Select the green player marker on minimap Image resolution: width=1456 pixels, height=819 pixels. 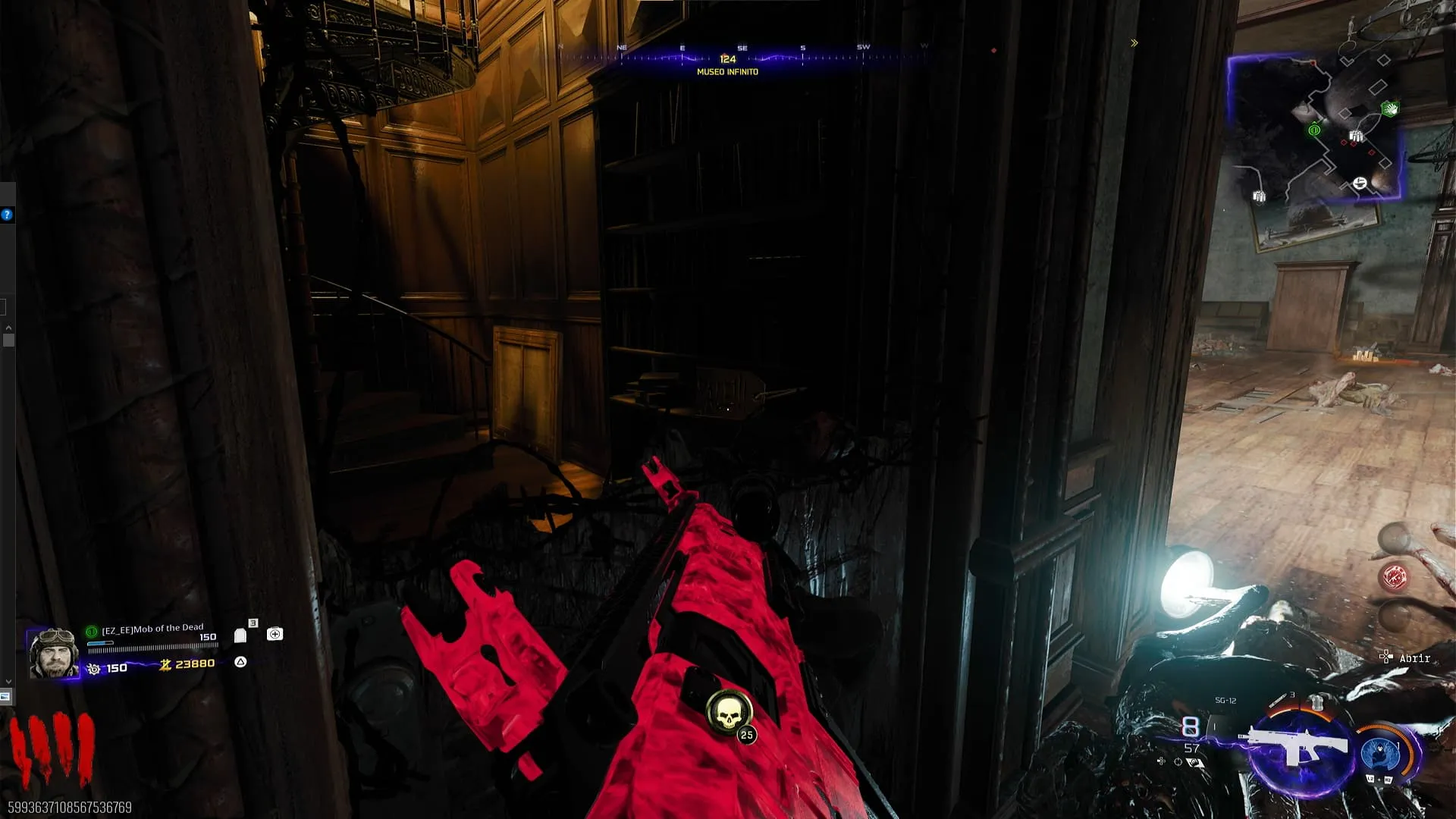tap(1314, 130)
